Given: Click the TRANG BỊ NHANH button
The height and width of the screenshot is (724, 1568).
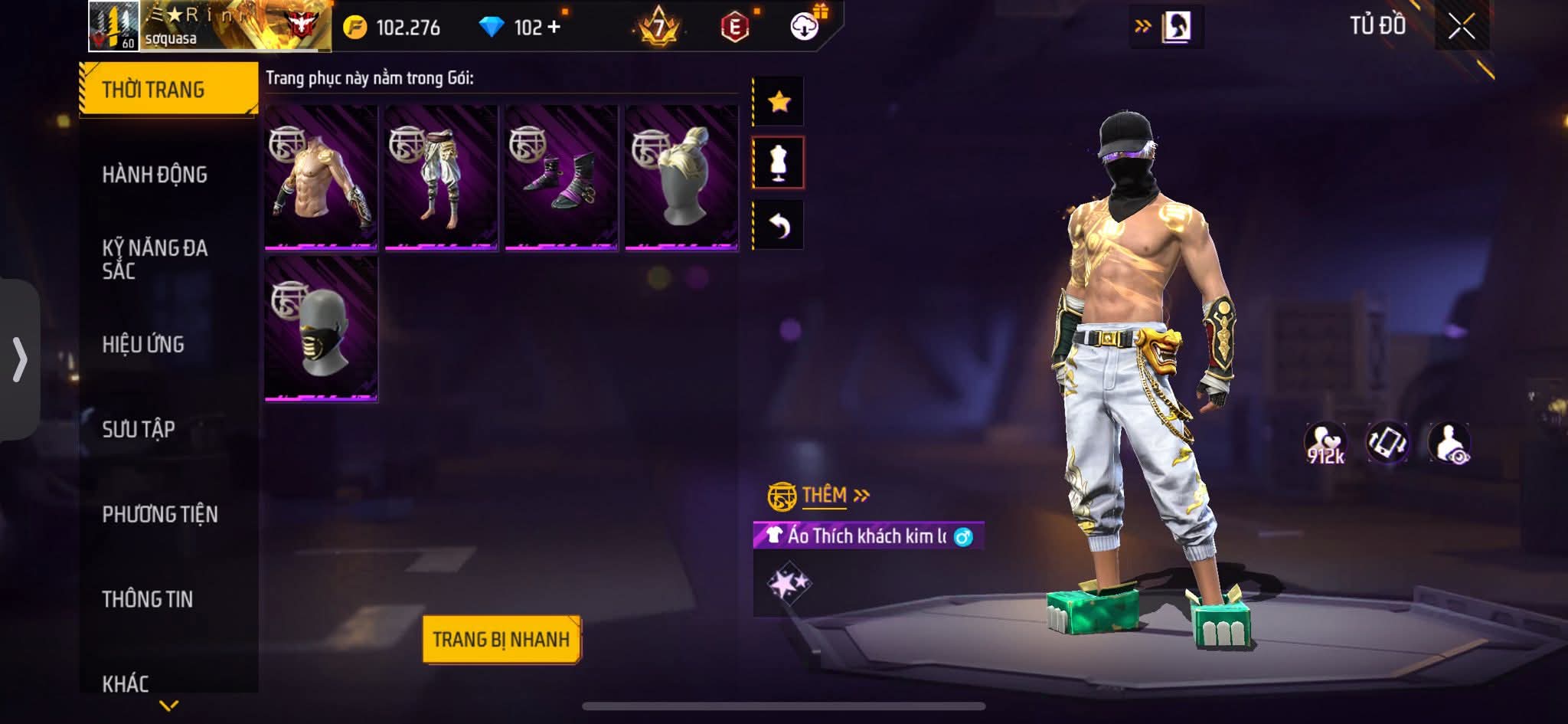Looking at the screenshot, I should click(501, 639).
